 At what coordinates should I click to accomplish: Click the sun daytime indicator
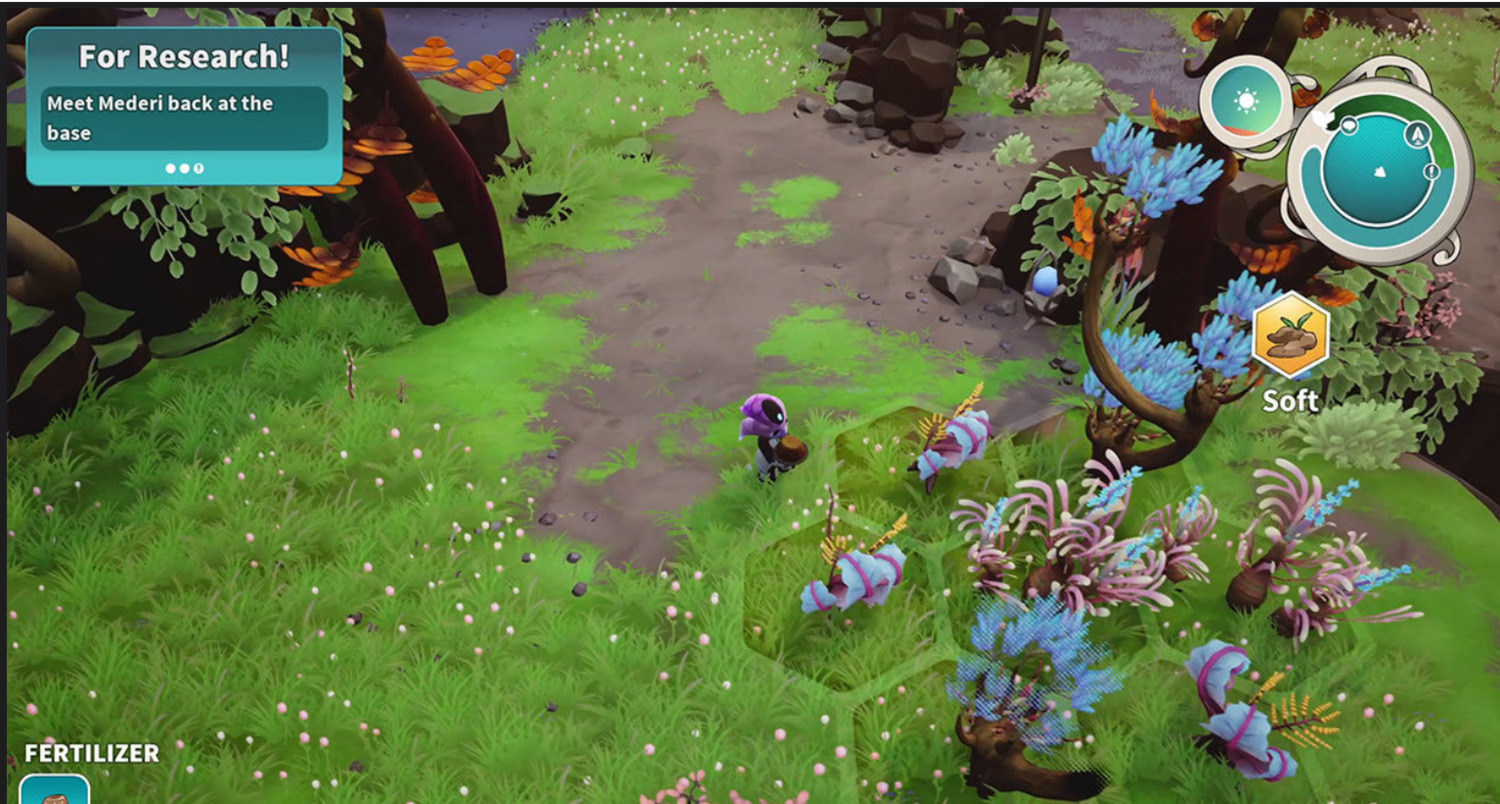(1246, 101)
